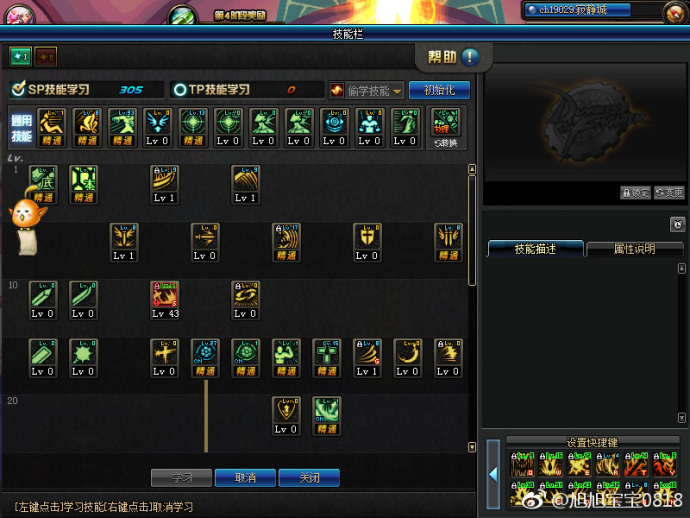The width and height of the screenshot is (690, 518).
Task: Open the 帮助 help button
Action: tap(453, 57)
